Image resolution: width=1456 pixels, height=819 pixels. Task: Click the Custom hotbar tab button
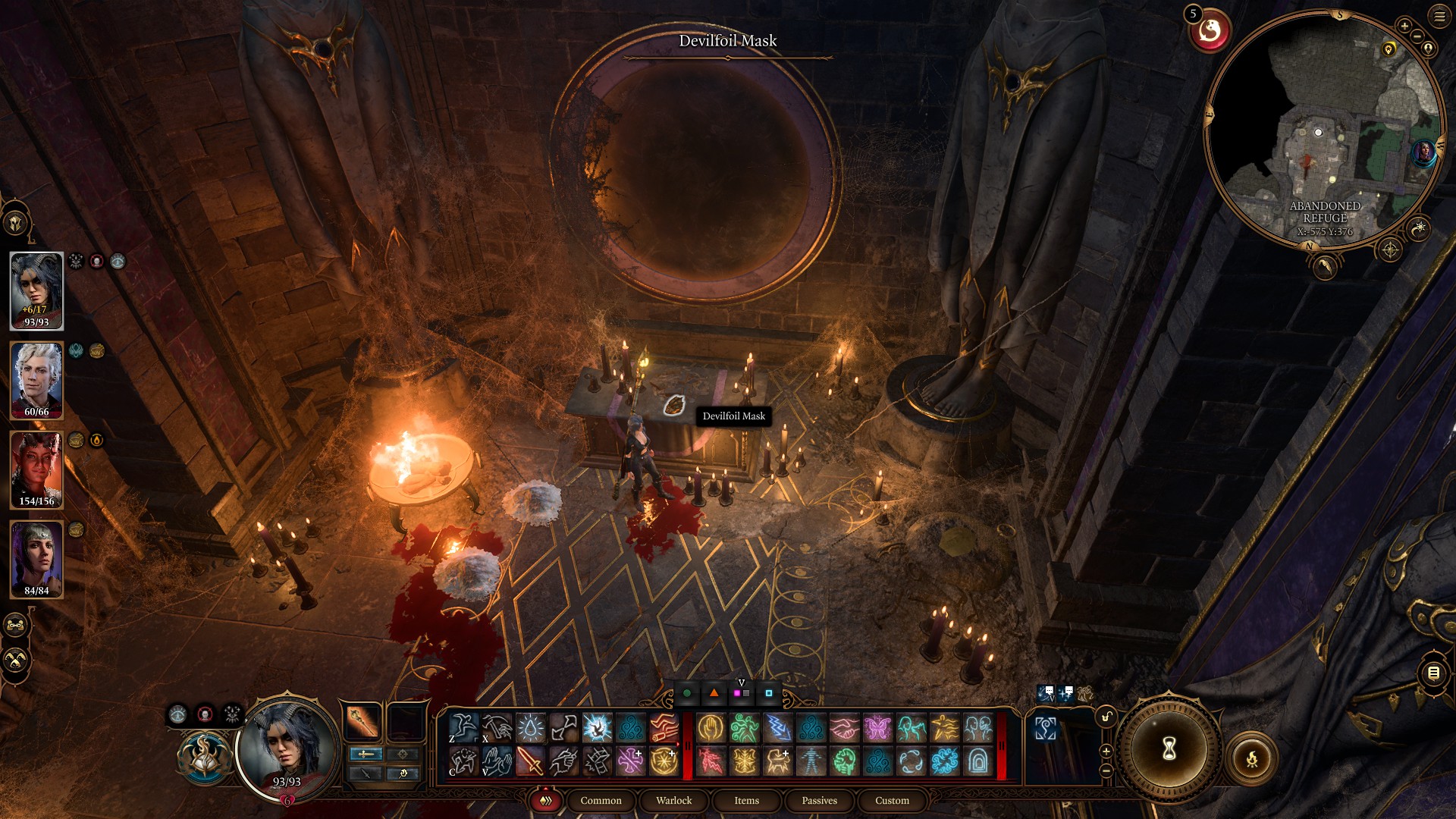892,800
